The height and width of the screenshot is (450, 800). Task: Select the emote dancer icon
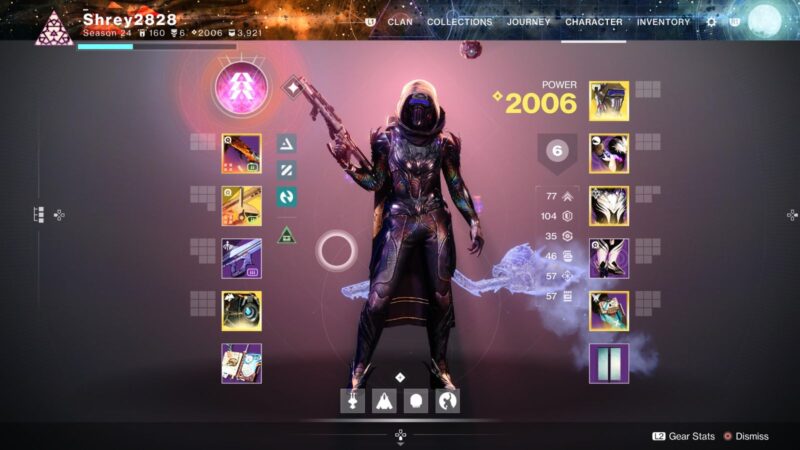(449, 401)
